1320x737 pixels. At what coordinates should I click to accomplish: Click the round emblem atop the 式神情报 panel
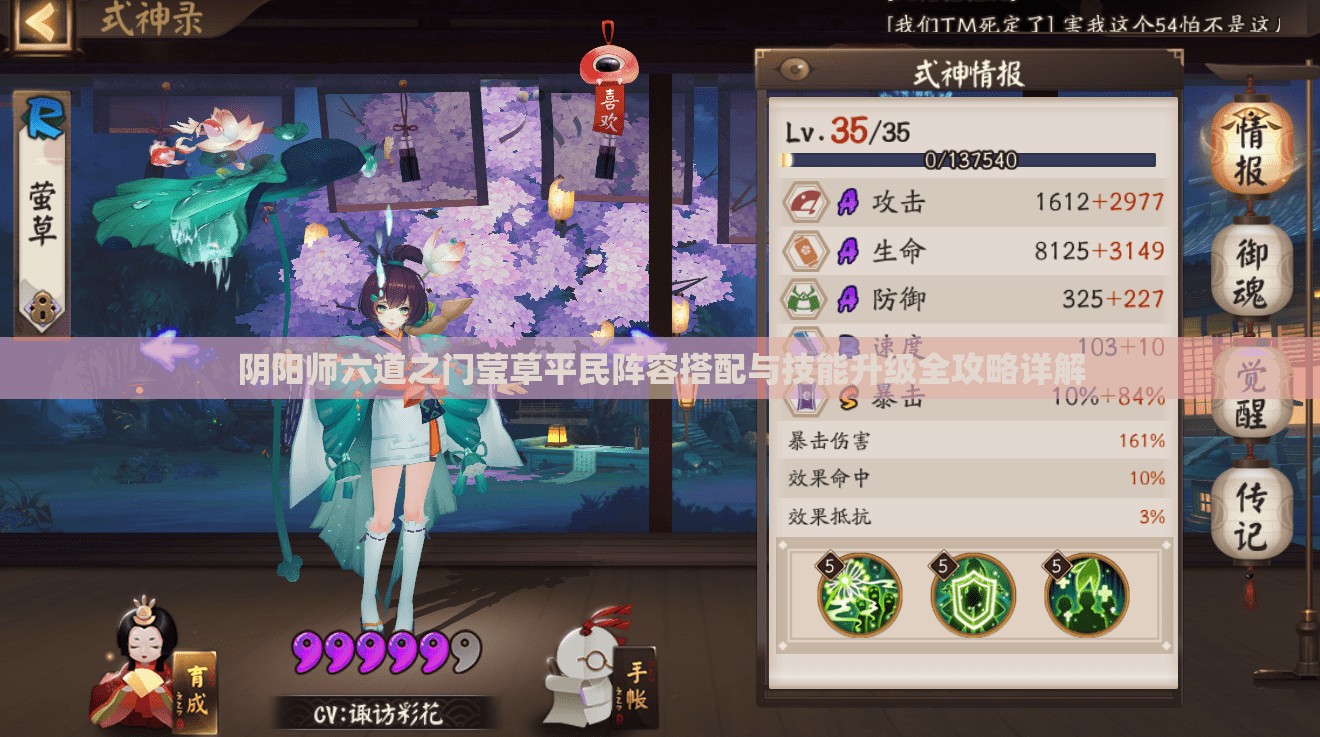793,68
